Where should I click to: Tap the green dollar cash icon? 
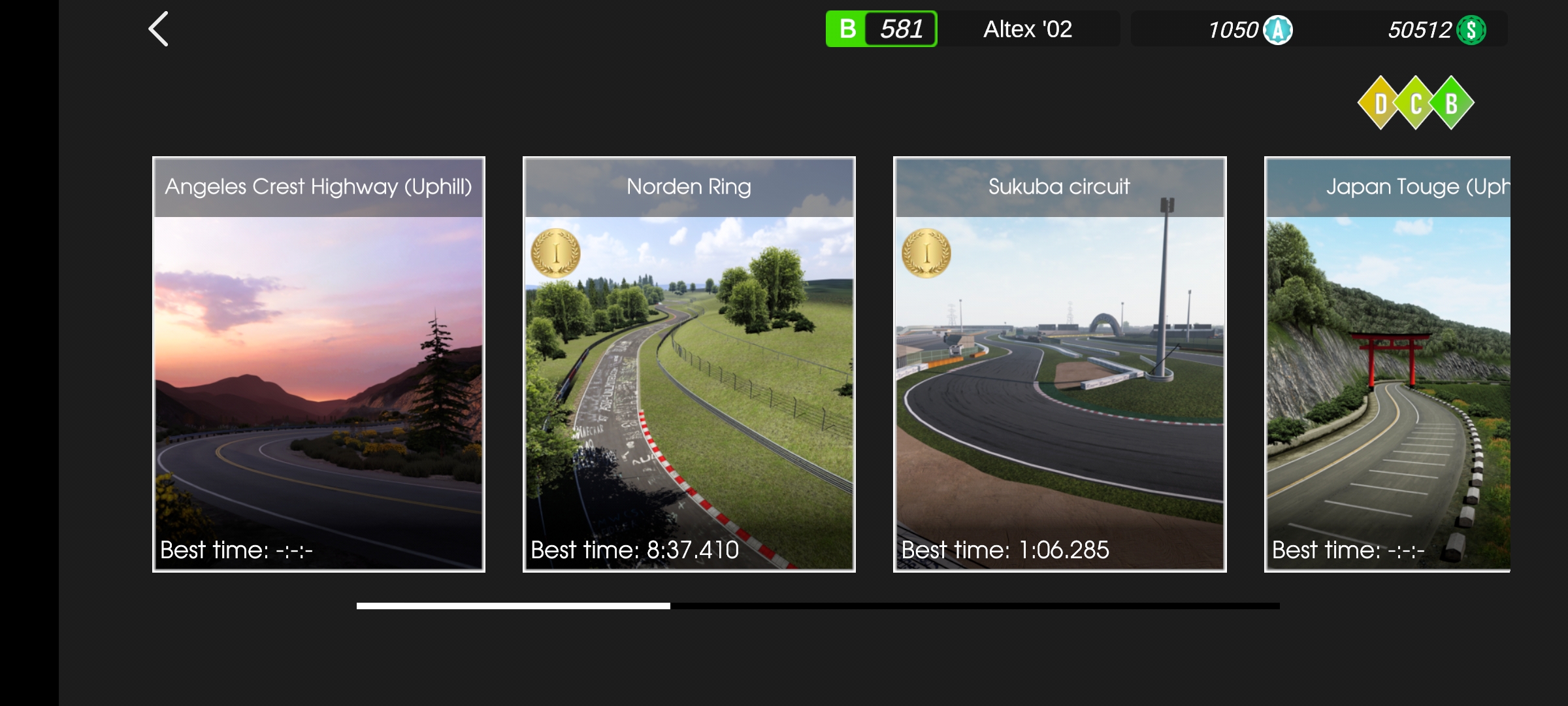(1471, 30)
